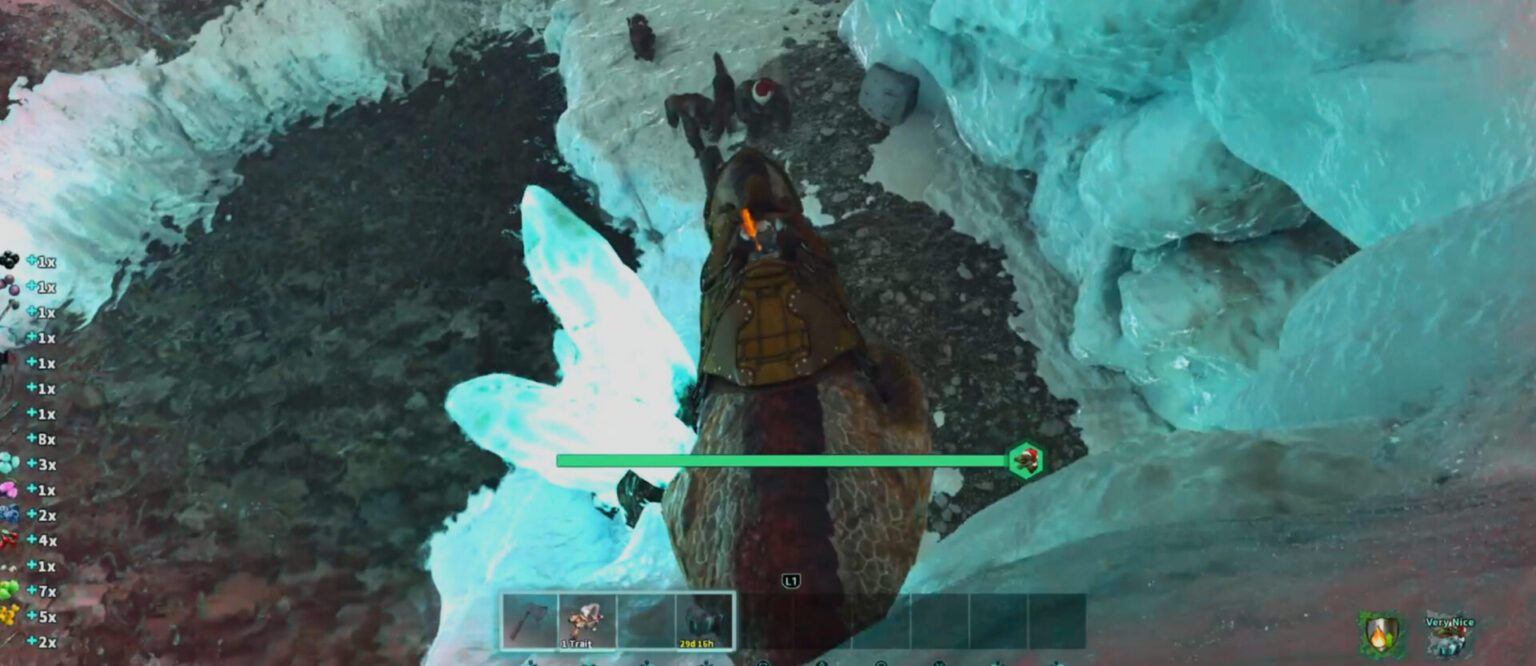
Task: Click the fire shield buff icon
Action: (1380, 634)
